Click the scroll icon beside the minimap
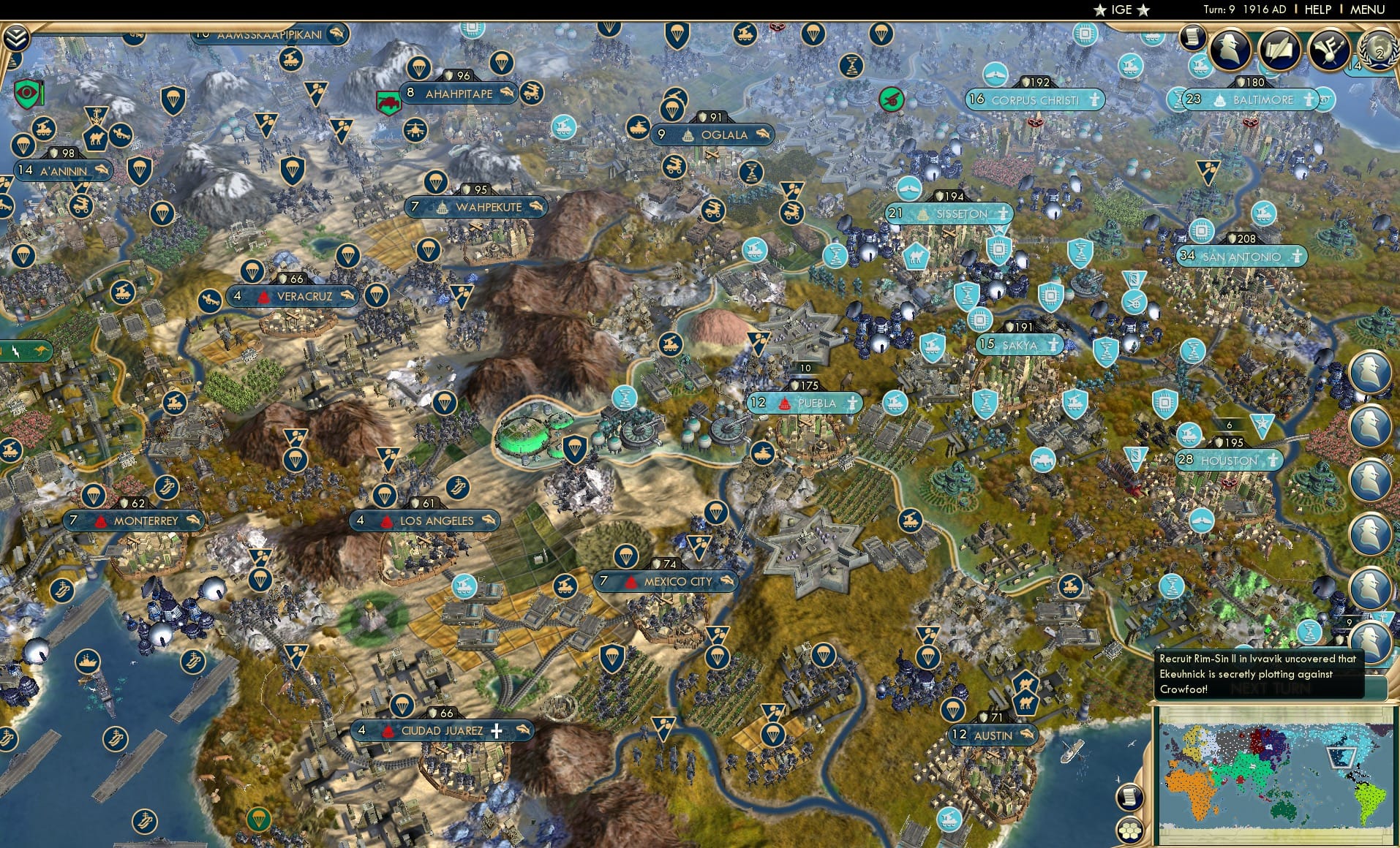 1129,797
